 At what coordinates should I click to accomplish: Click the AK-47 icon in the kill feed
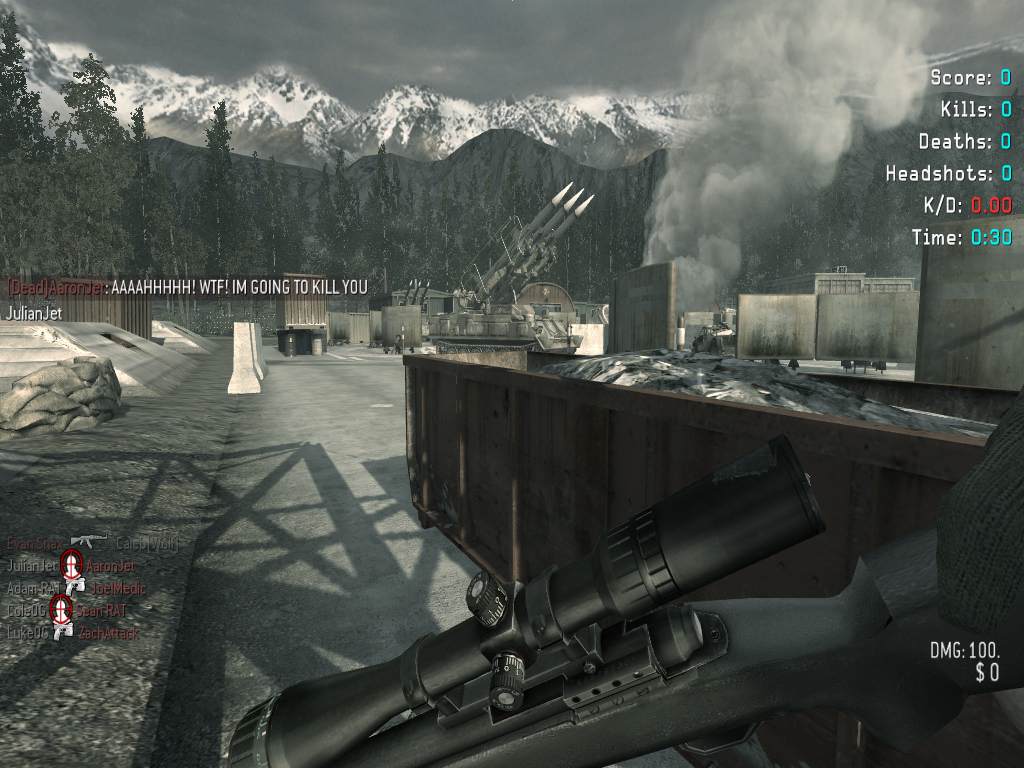pos(89,541)
